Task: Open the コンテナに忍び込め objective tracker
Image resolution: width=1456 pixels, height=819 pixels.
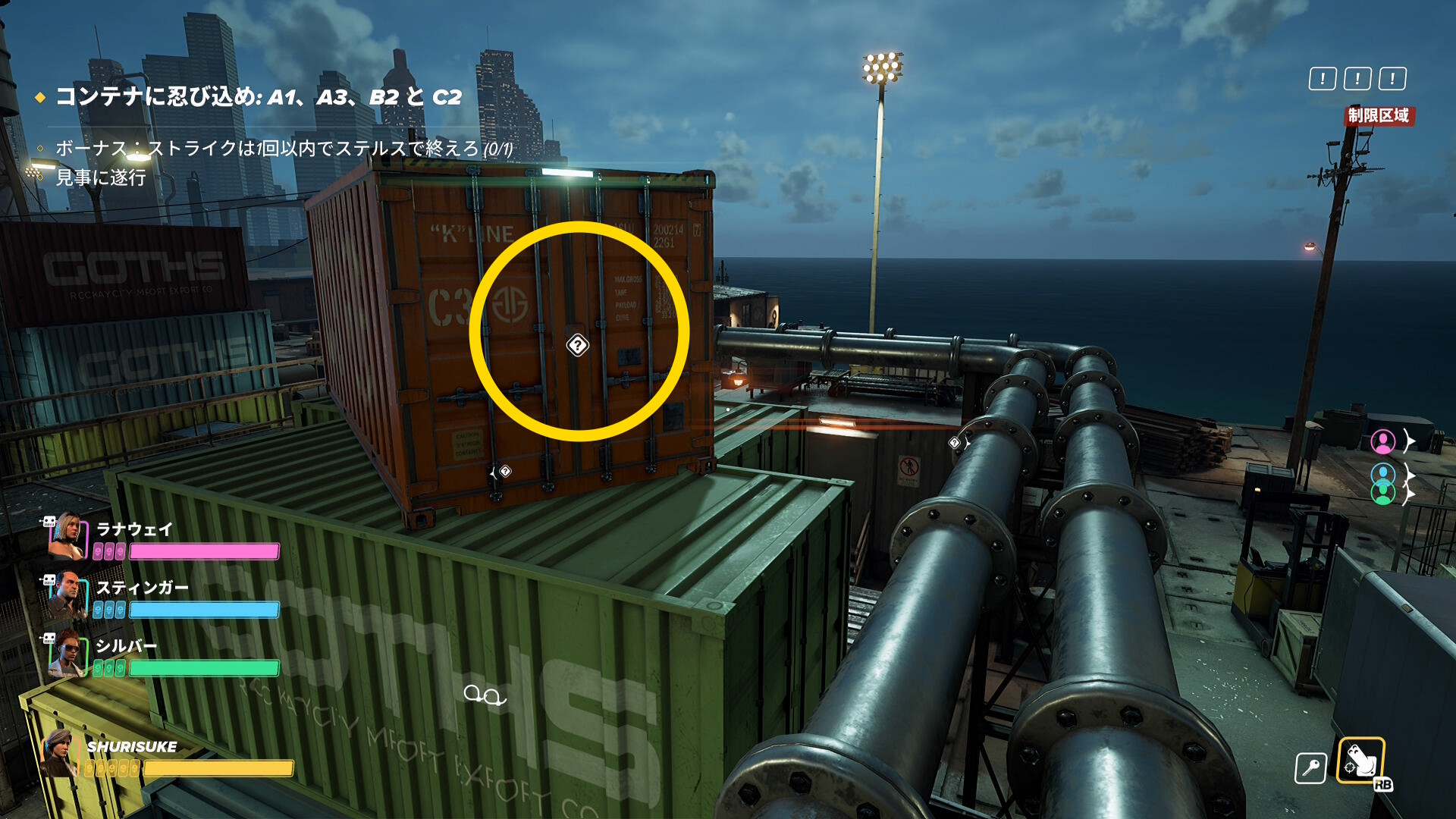Action: pos(258,97)
